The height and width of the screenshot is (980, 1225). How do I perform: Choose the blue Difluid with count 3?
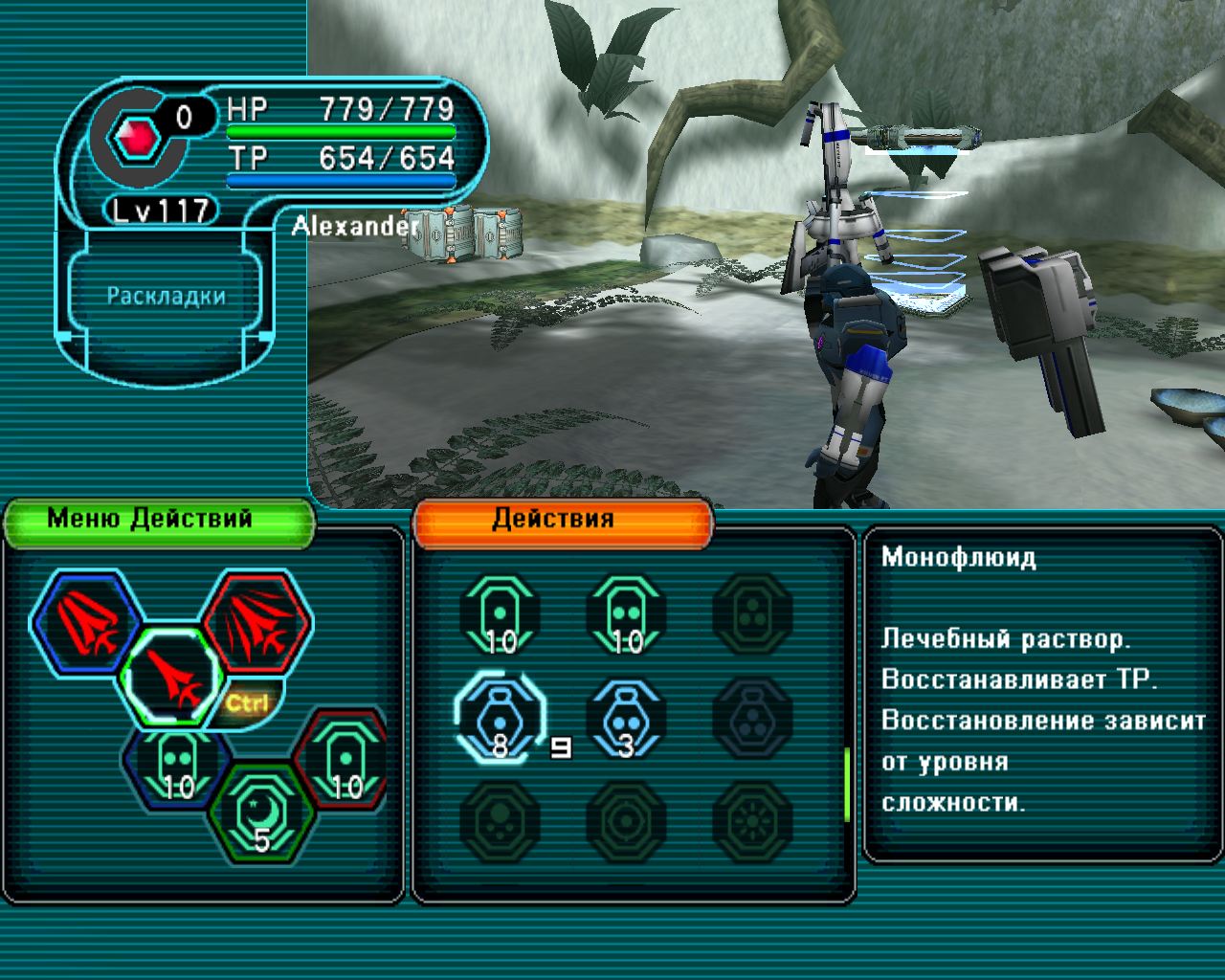pyautogui.click(x=627, y=719)
